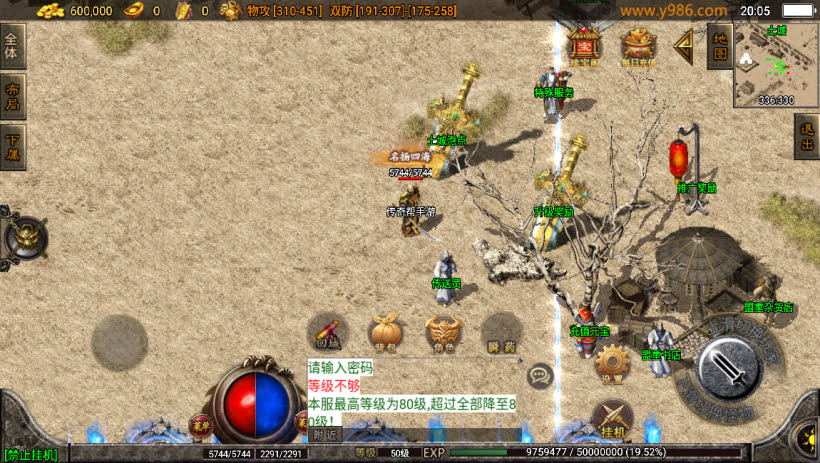Tap the 回城 return-to-town scroll button
The image size is (820, 463).
pyautogui.click(x=328, y=332)
